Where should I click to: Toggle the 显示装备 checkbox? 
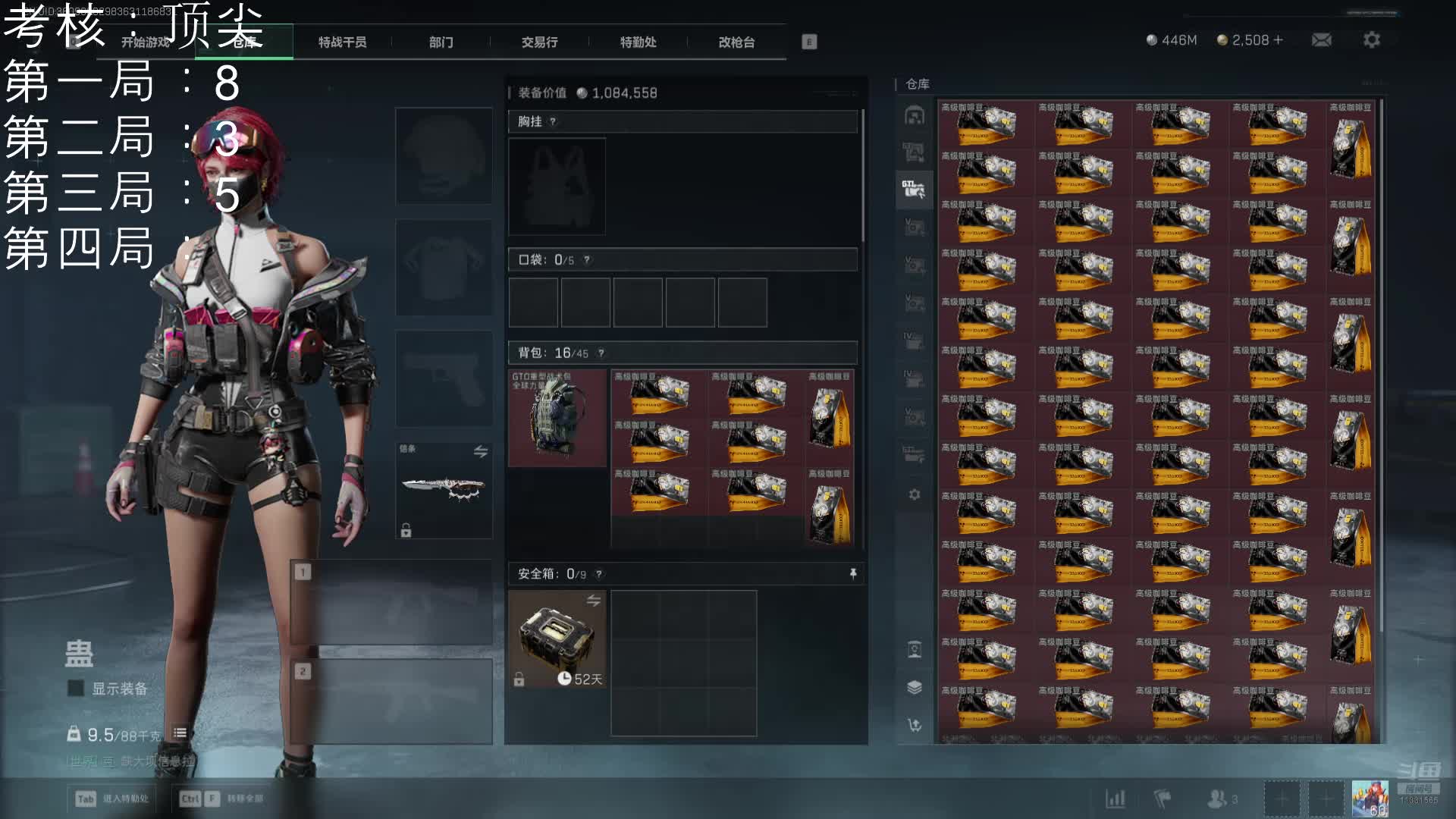pyautogui.click(x=76, y=689)
